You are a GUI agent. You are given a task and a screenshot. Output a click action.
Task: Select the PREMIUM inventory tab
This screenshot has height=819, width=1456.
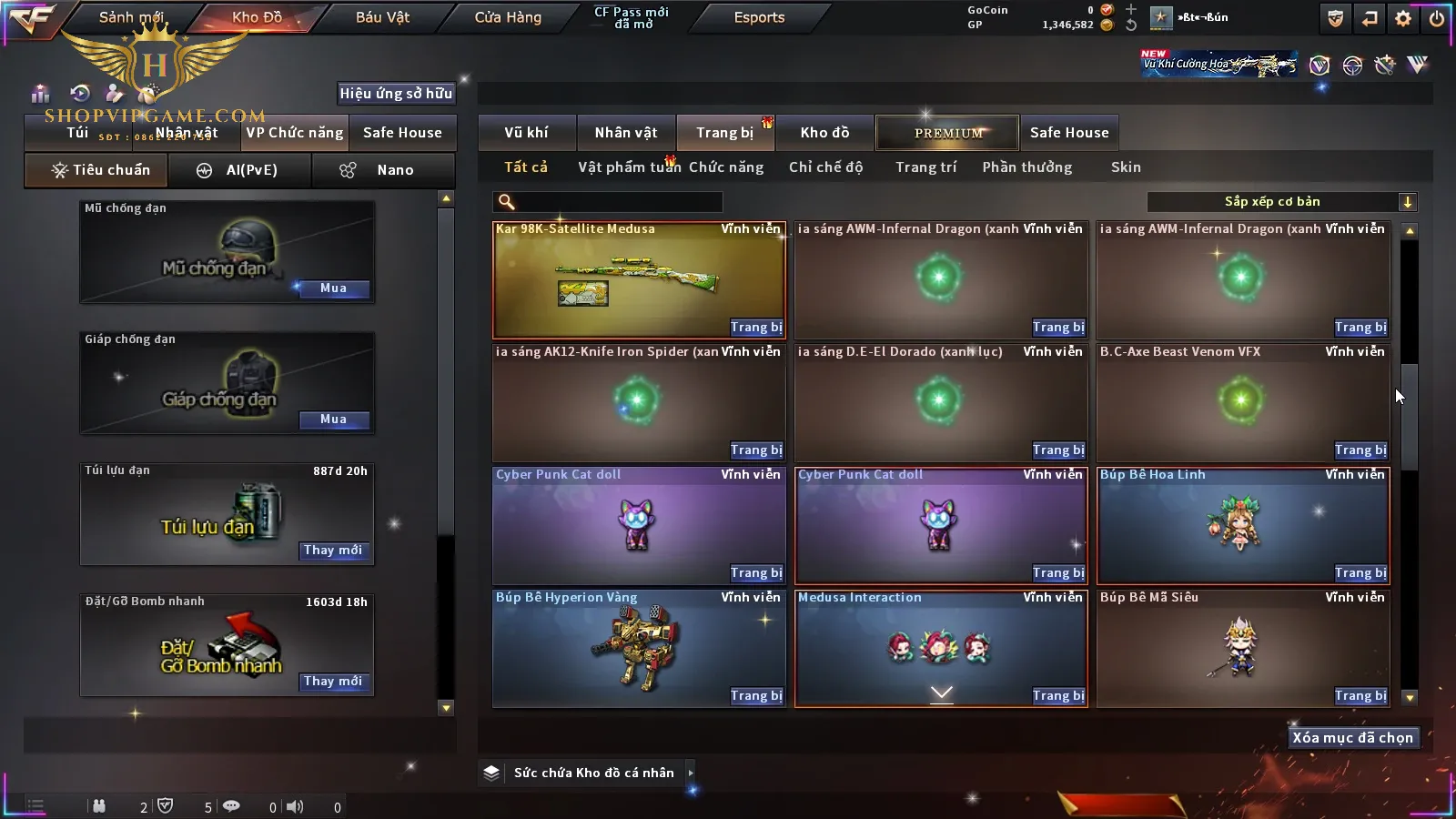point(947,133)
